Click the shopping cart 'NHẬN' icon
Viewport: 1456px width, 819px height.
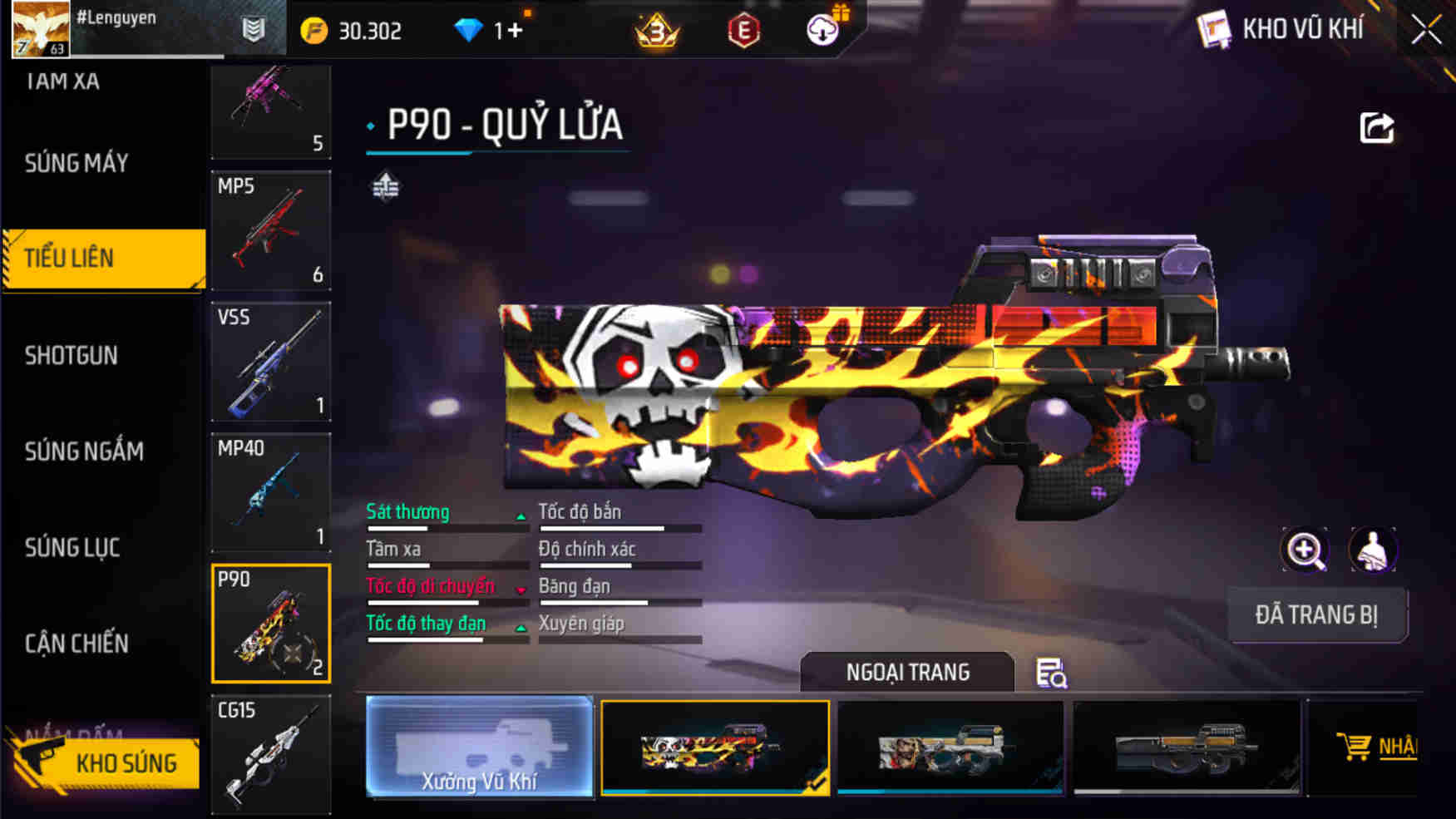pyautogui.click(x=1358, y=746)
